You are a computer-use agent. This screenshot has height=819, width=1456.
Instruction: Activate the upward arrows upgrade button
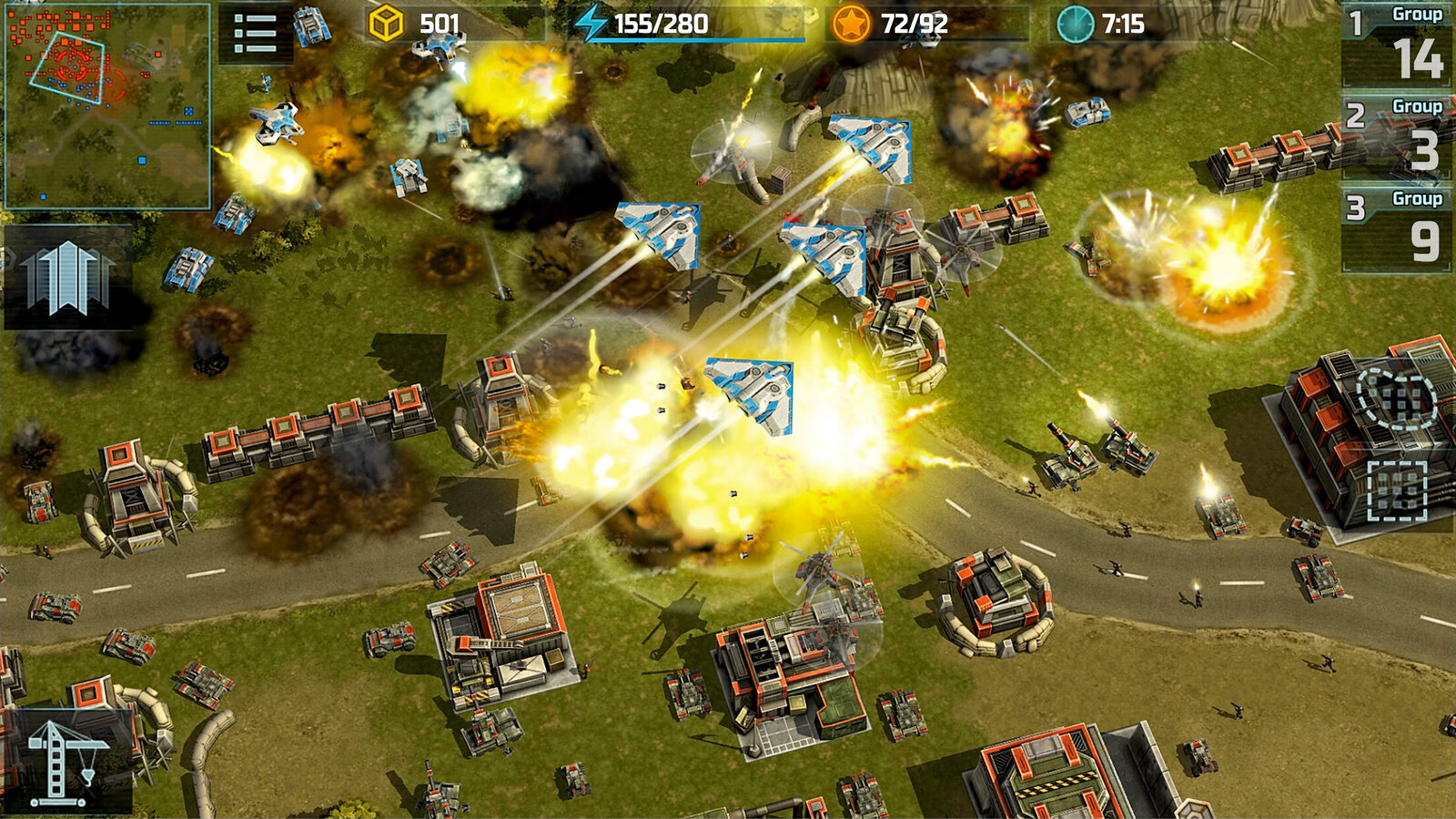(x=68, y=278)
